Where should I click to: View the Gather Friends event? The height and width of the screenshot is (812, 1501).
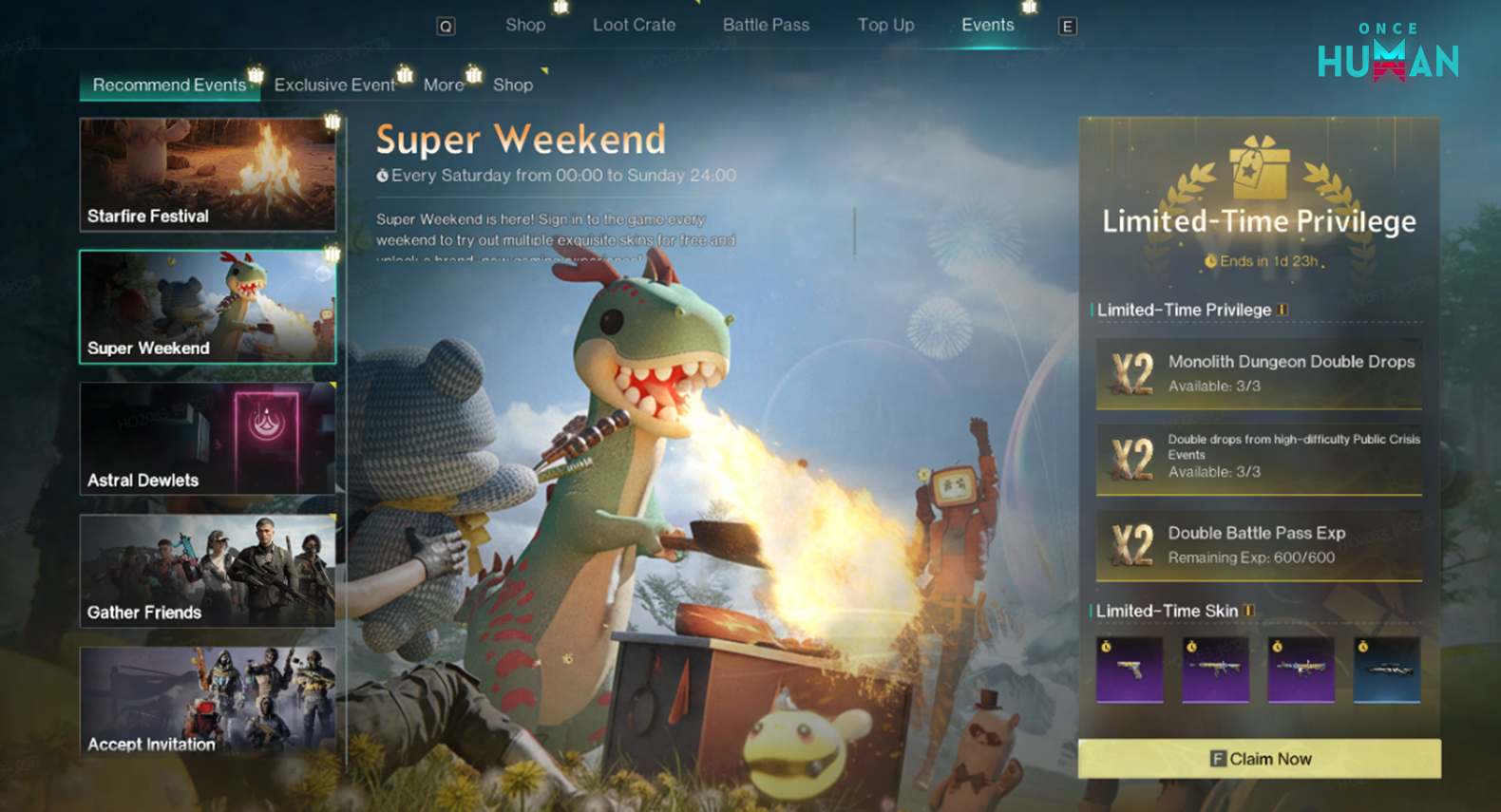[x=207, y=571]
